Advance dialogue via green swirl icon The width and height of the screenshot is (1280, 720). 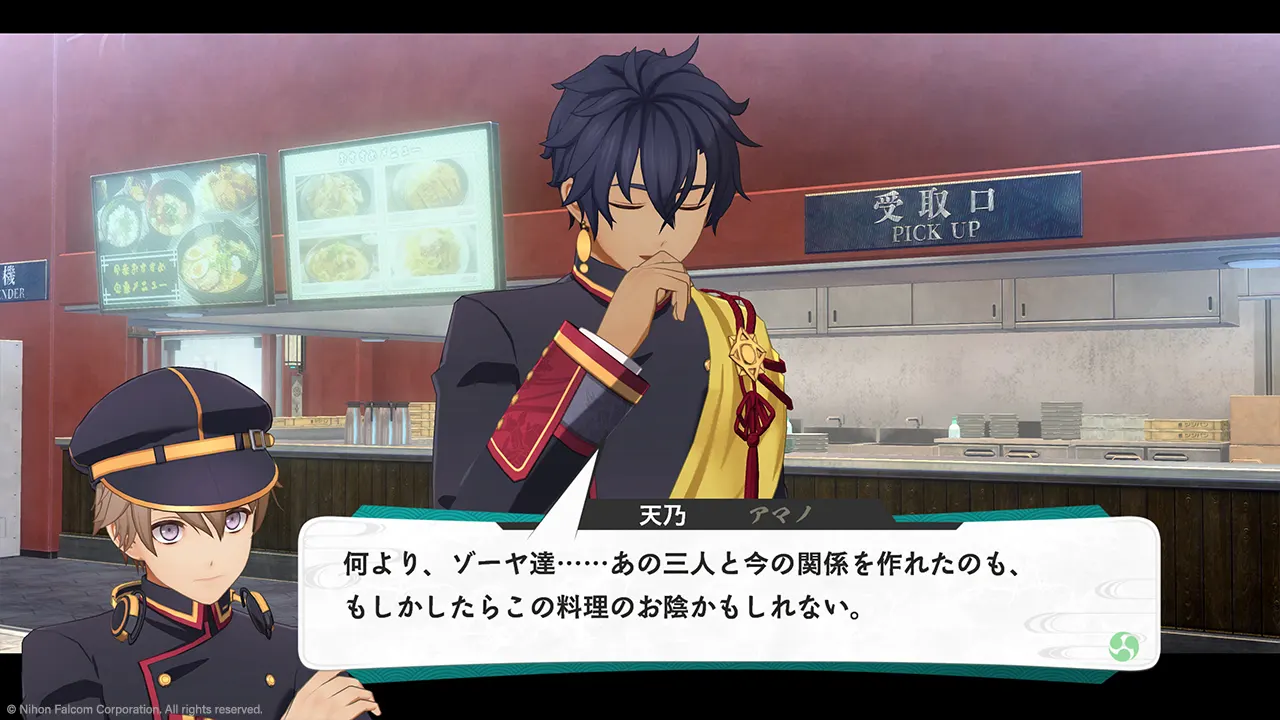1124,646
